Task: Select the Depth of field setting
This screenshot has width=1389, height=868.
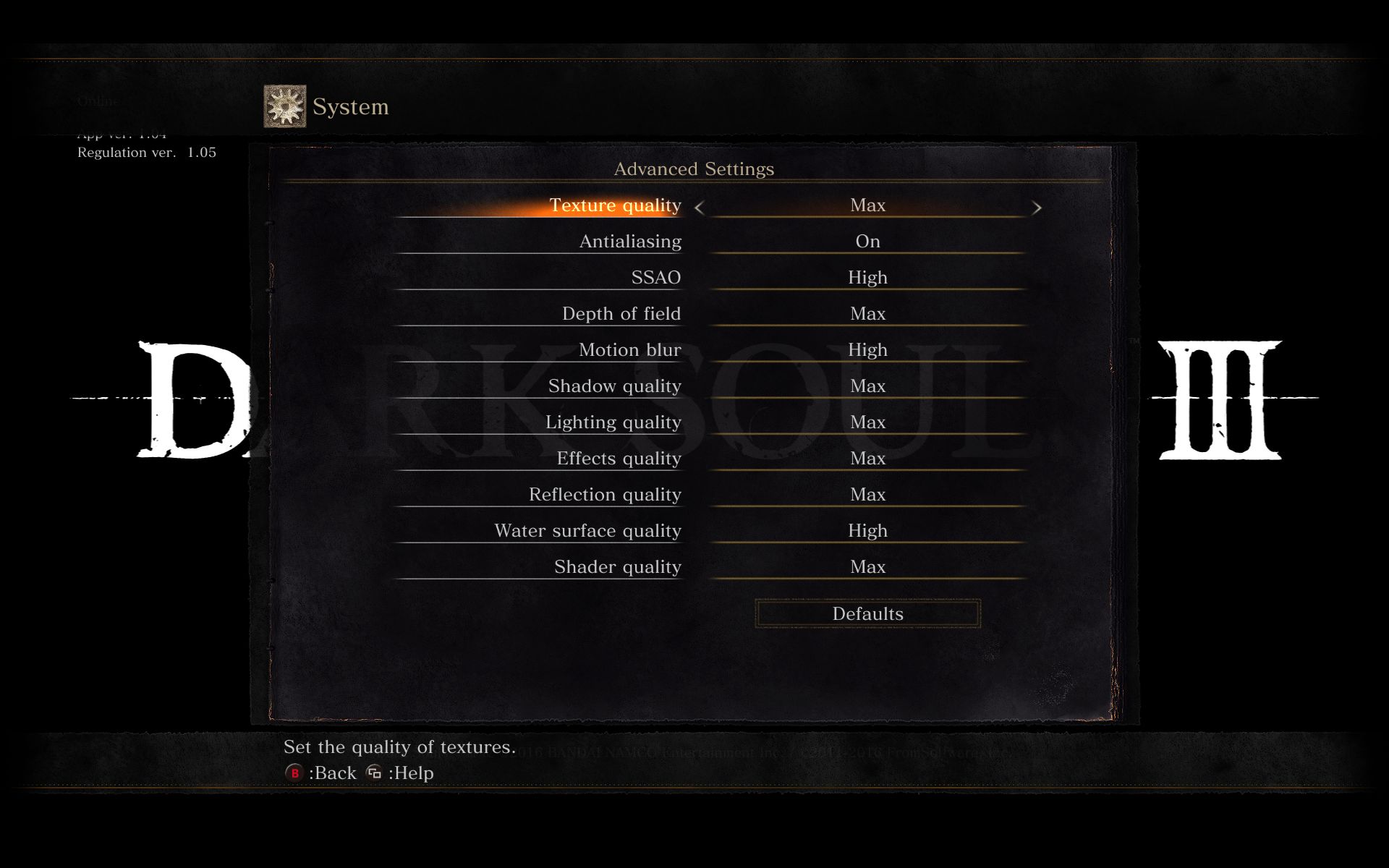Action: point(621,314)
